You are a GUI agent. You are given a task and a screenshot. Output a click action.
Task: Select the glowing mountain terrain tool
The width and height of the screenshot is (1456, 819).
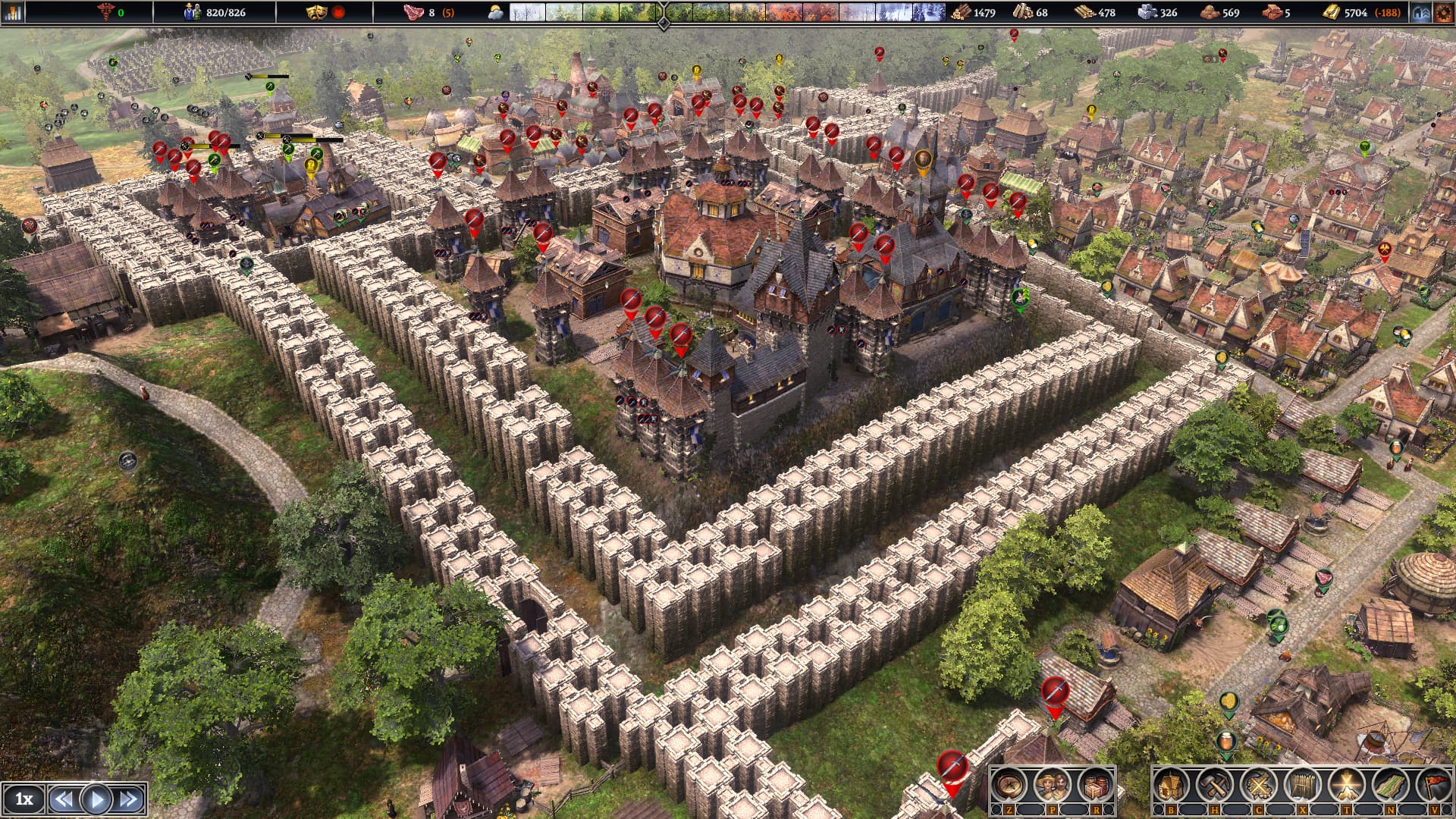1346,786
